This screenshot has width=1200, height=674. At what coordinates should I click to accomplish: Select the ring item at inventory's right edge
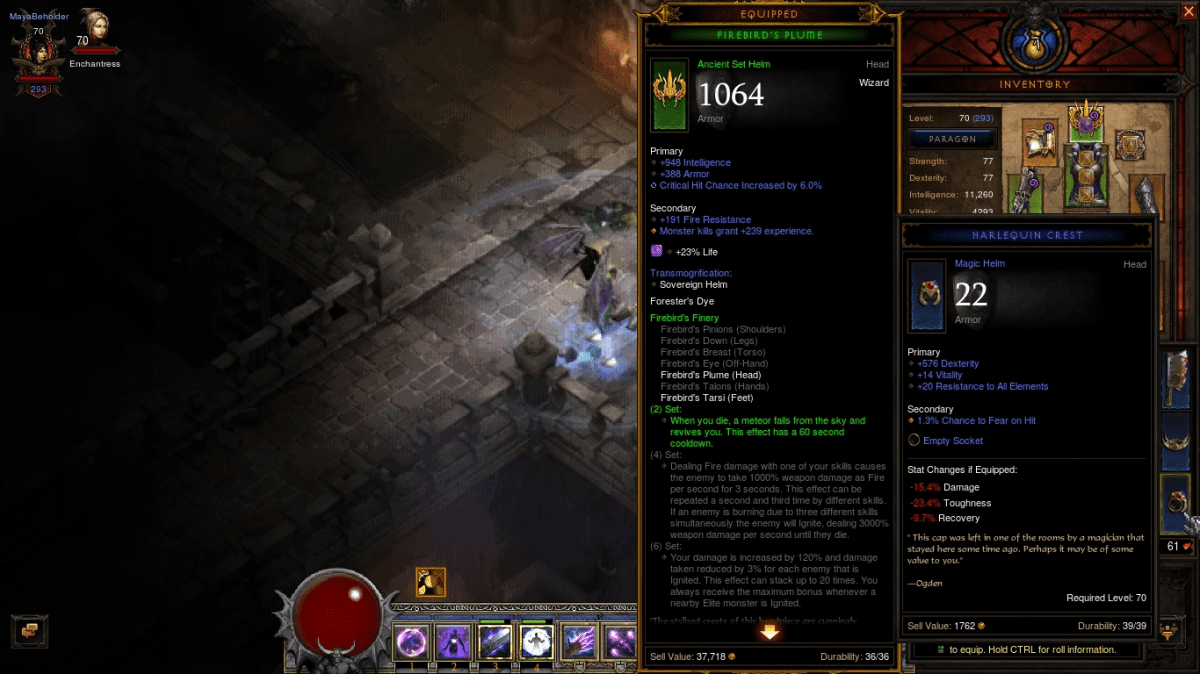1177,501
